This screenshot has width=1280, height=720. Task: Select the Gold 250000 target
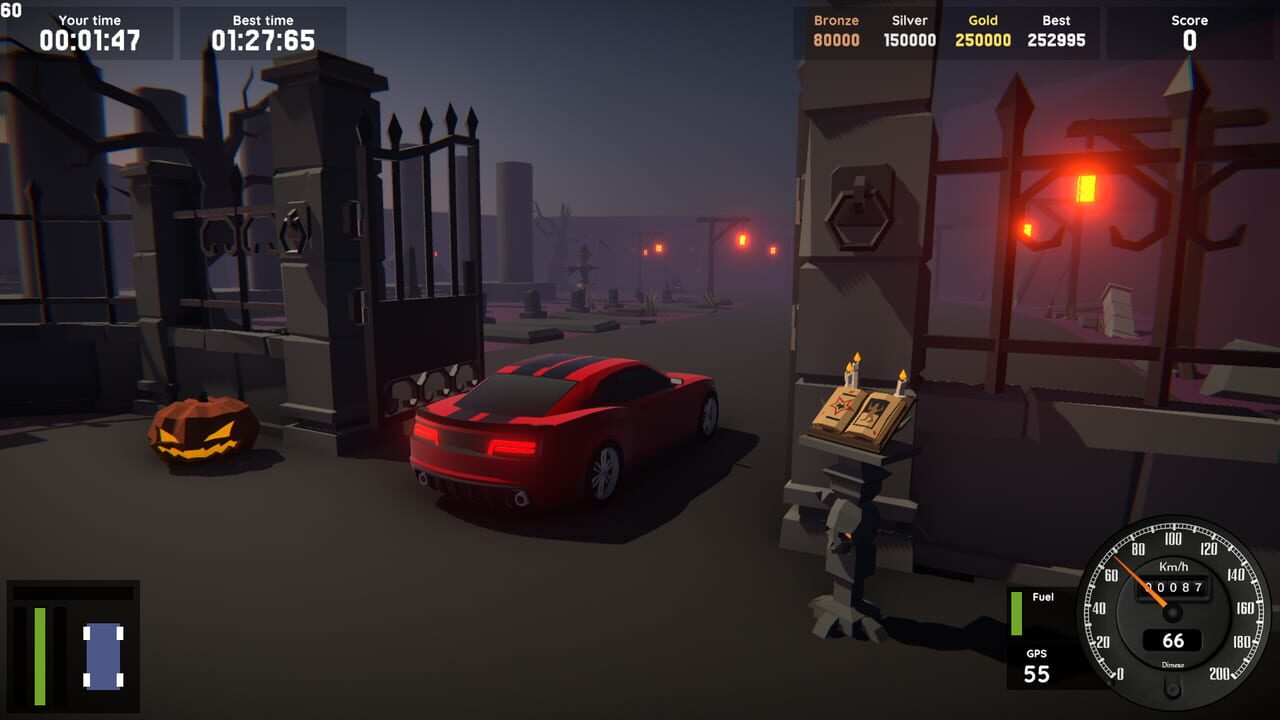coord(982,30)
